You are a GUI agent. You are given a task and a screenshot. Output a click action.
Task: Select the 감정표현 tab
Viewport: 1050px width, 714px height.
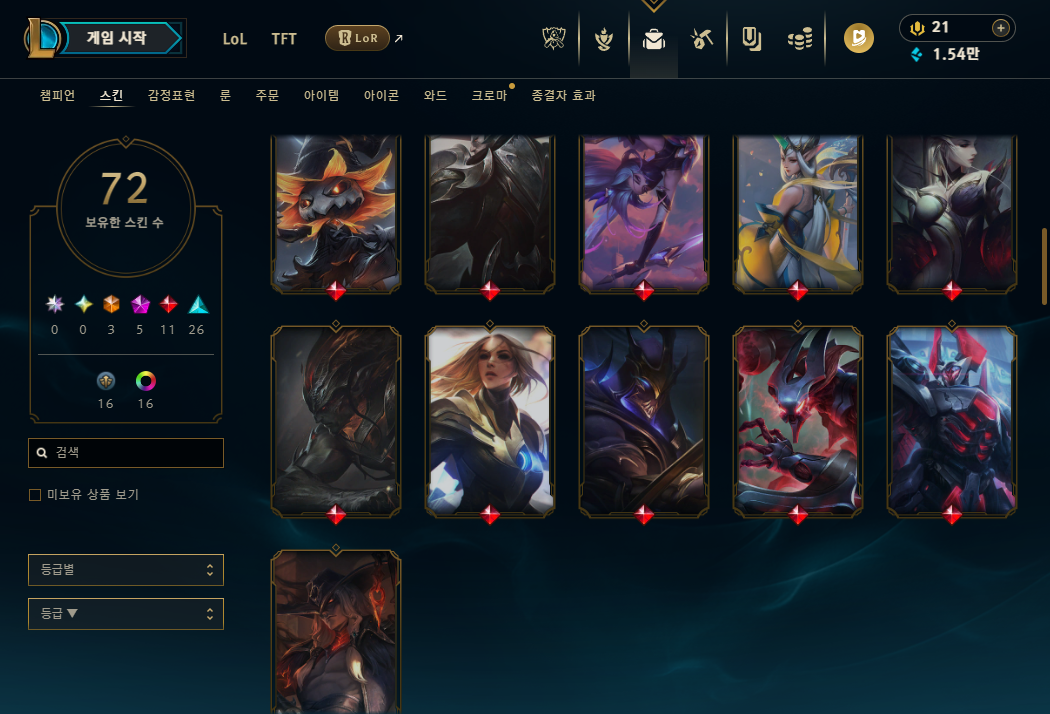(x=171, y=96)
